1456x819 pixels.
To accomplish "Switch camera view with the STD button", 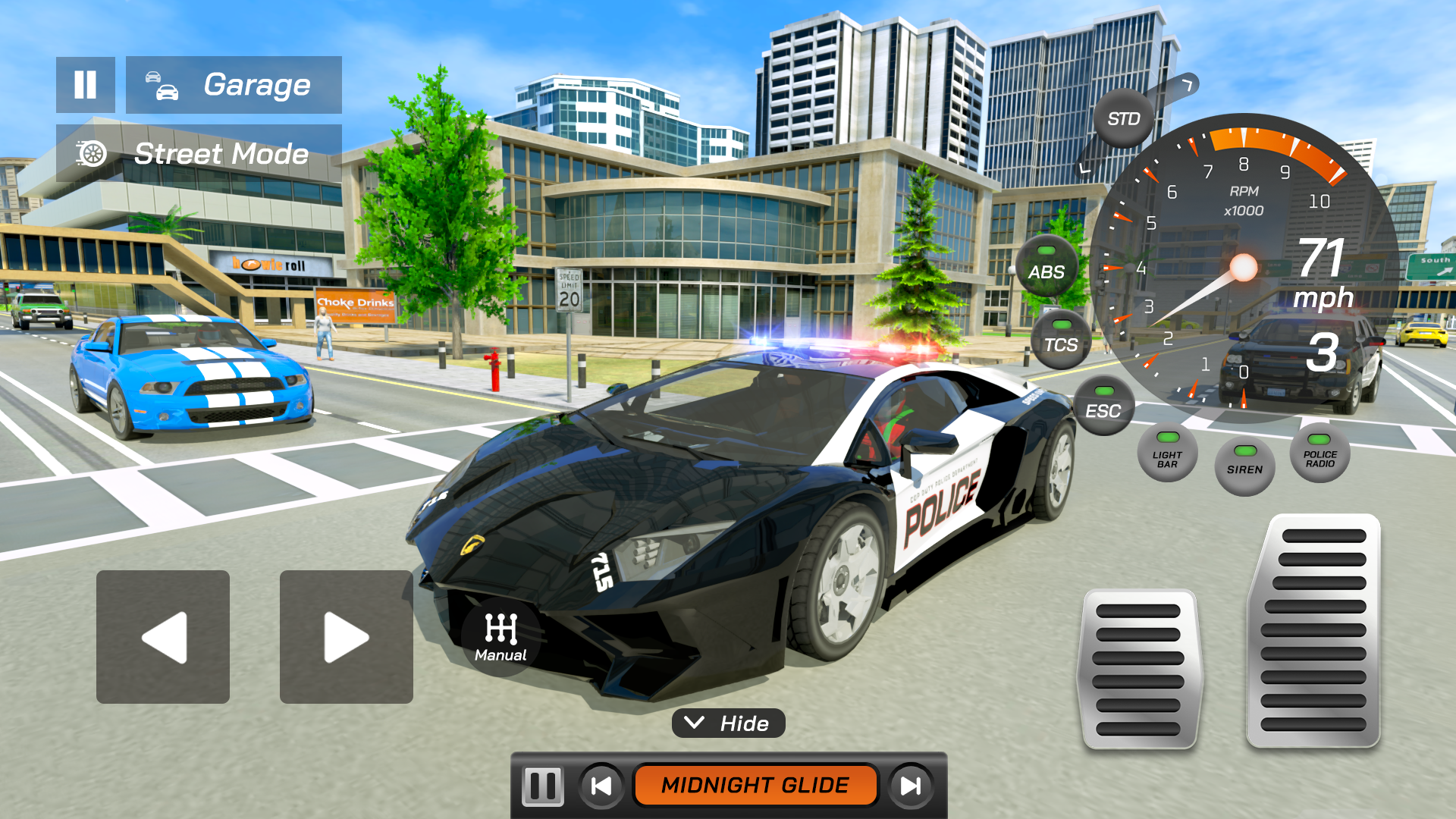I will click(x=1125, y=118).
